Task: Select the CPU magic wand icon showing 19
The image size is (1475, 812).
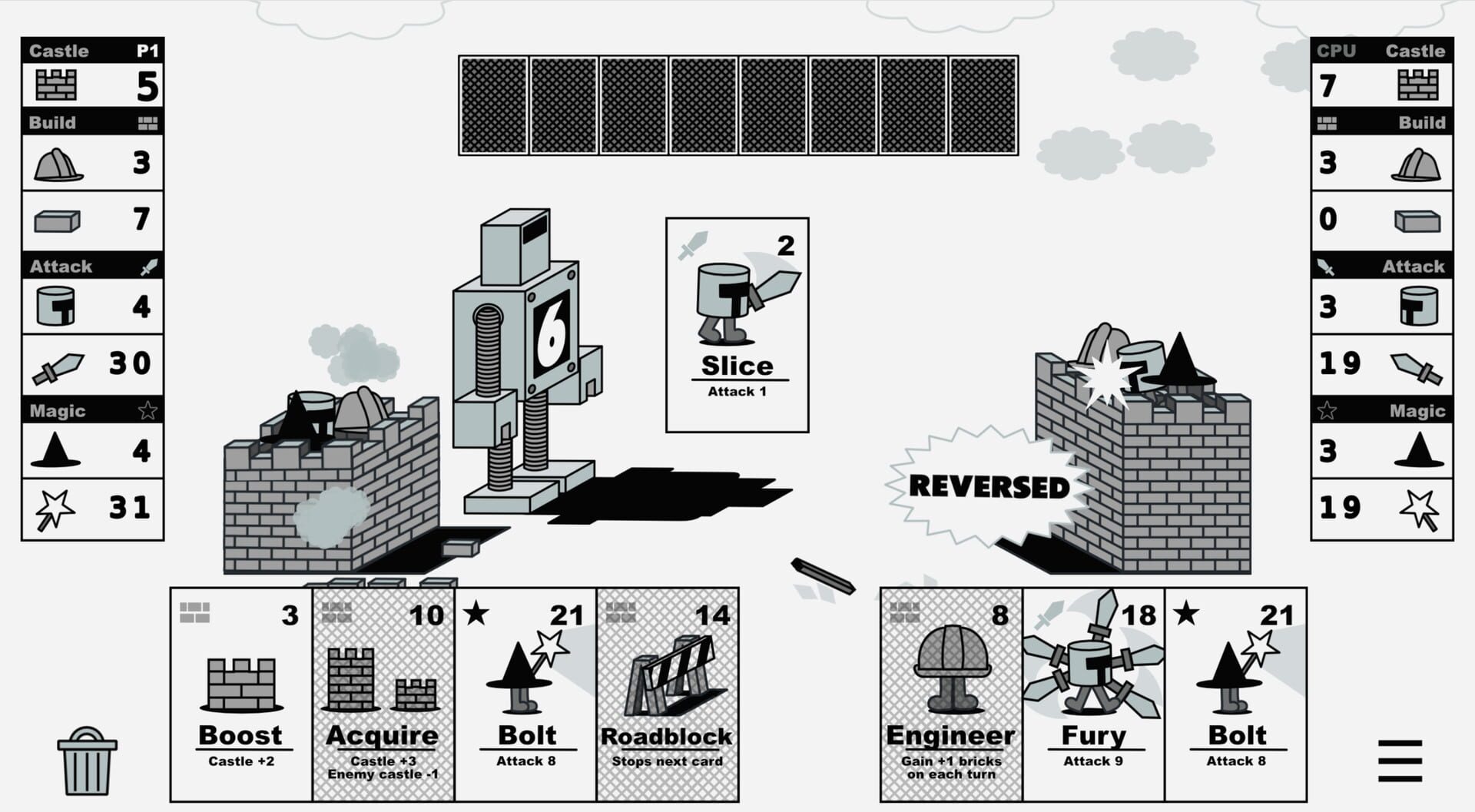Action: pyautogui.click(x=1421, y=505)
